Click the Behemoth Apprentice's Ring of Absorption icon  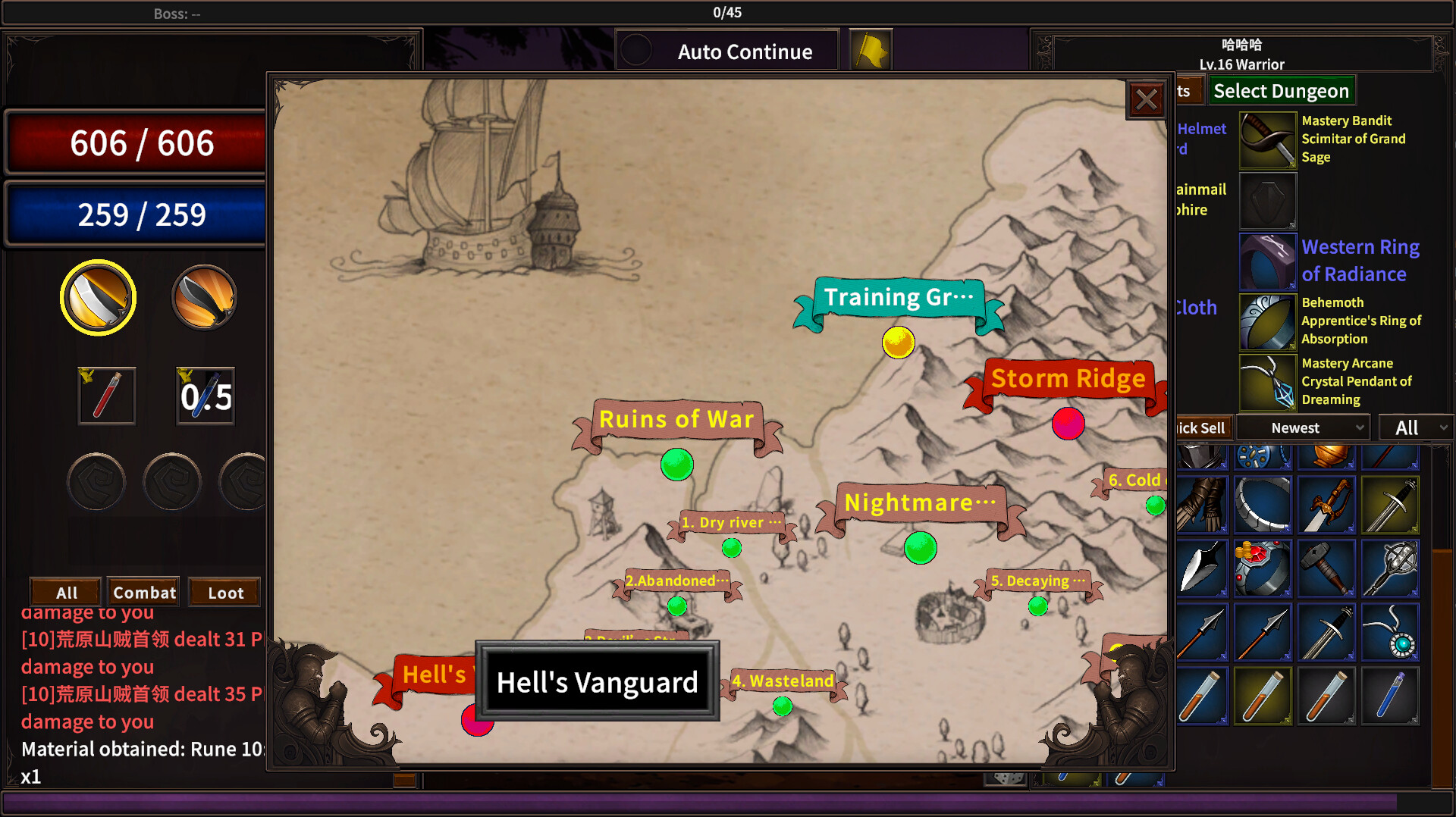1267,321
